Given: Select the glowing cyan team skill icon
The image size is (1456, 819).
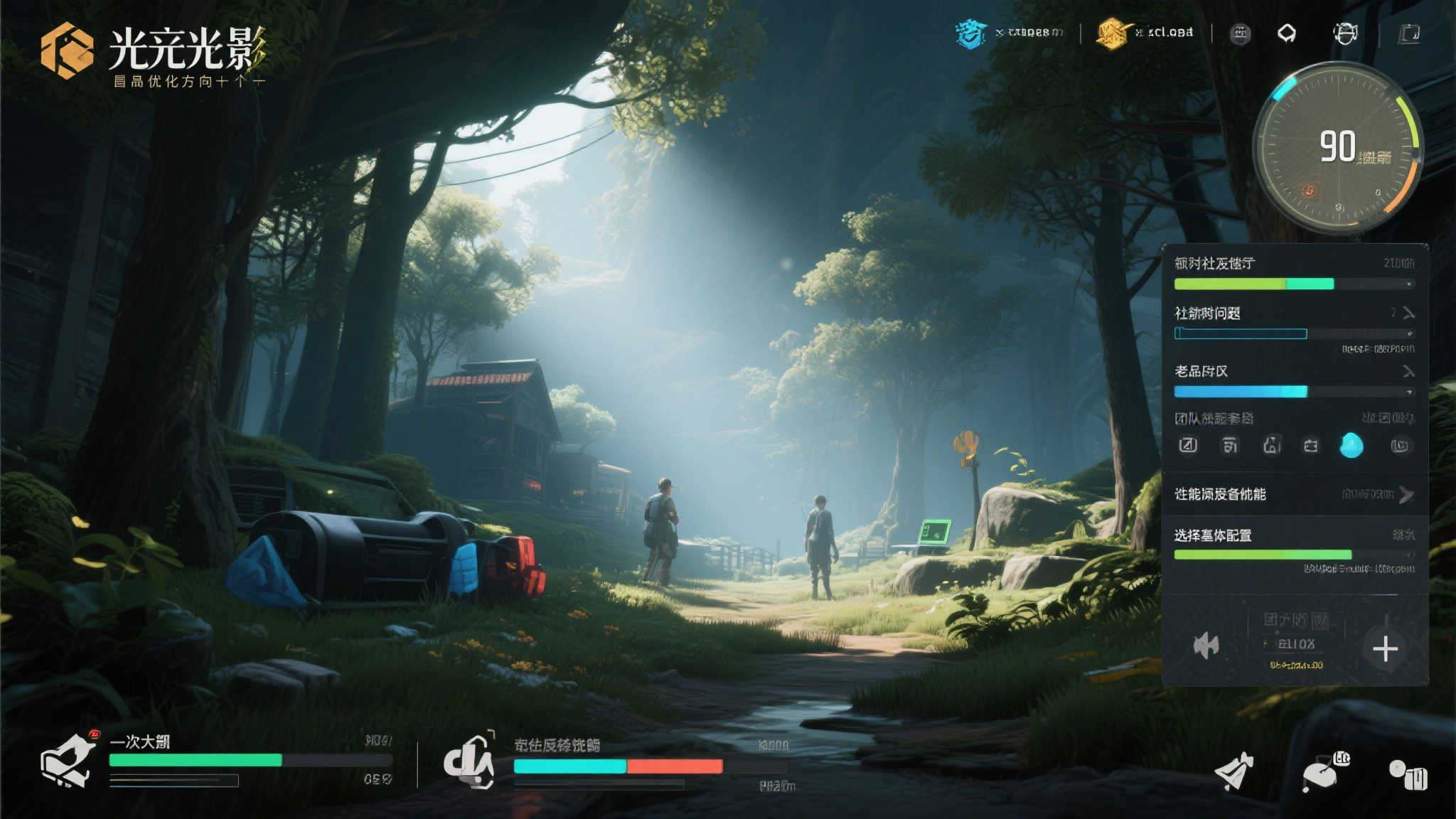Looking at the screenshot, I should 1351,446.
